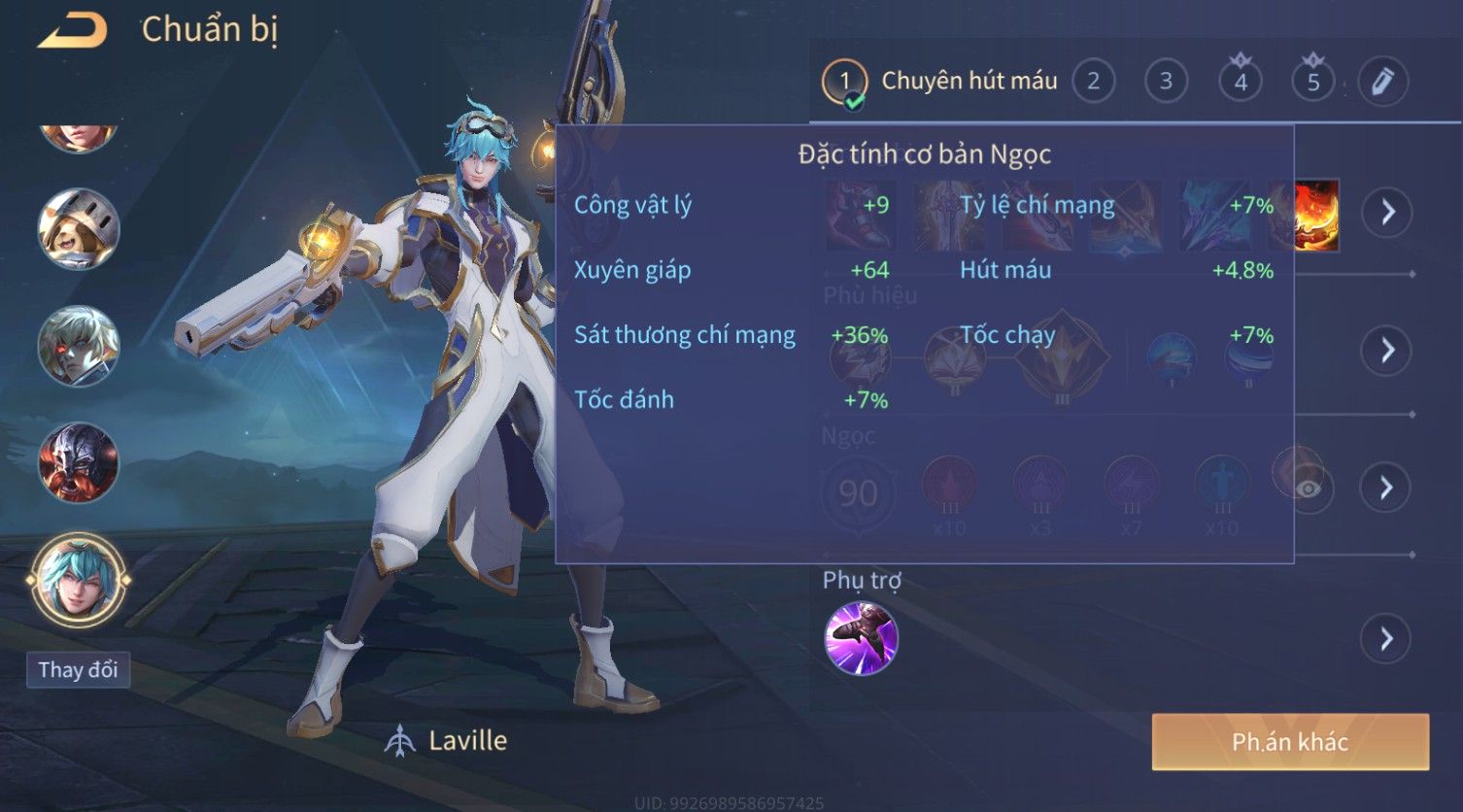Choose the red-eyed blond hero portrait
Viewport: 1463px width, 812px height.
78,346
